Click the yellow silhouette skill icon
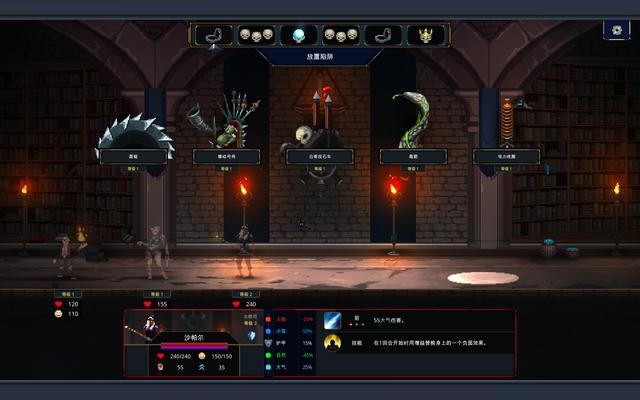Image resolution: width=640 pixels, height=400 pixels. (332, 343)
